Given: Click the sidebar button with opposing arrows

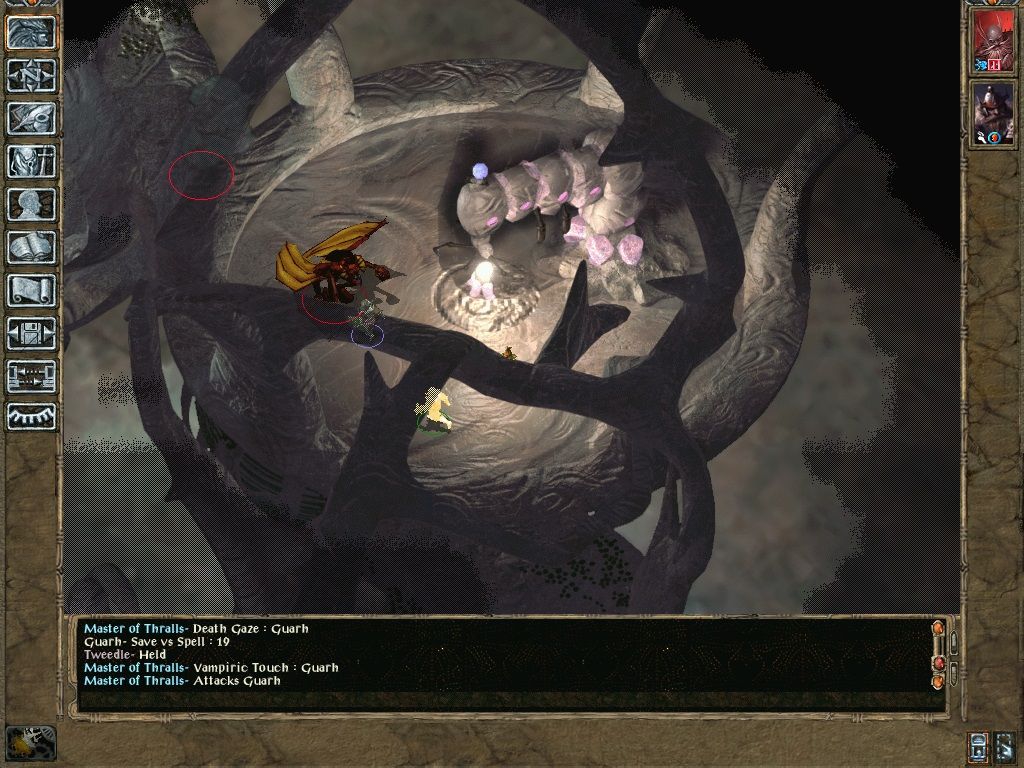Looking at the screenshot, I should (31, 376).
